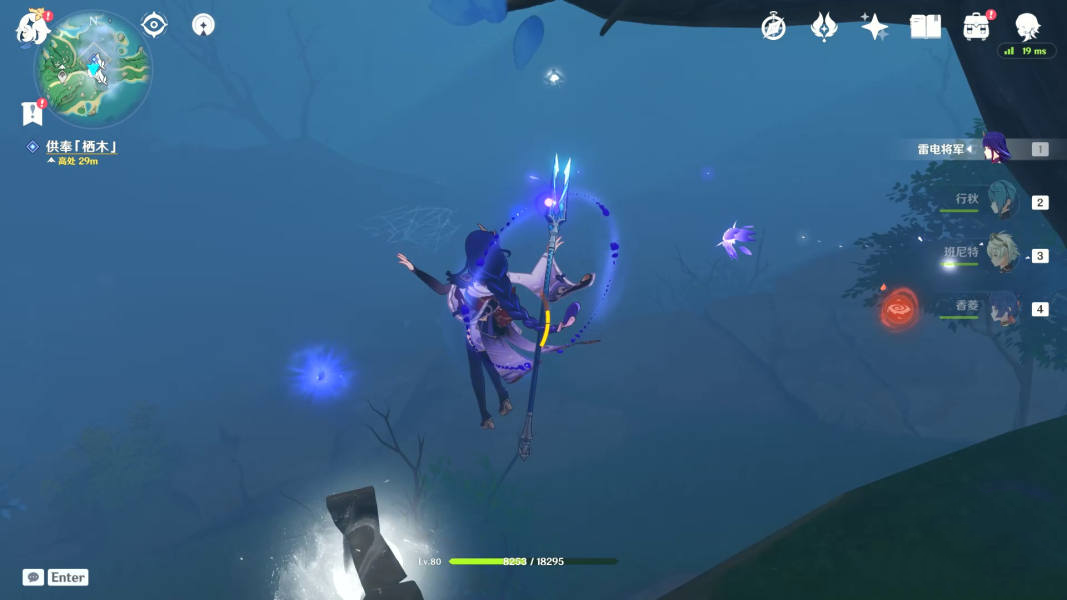Switch to party member 班尼特
The width and height of the screenshot is (1067, 600).
tap(1002, 255)
